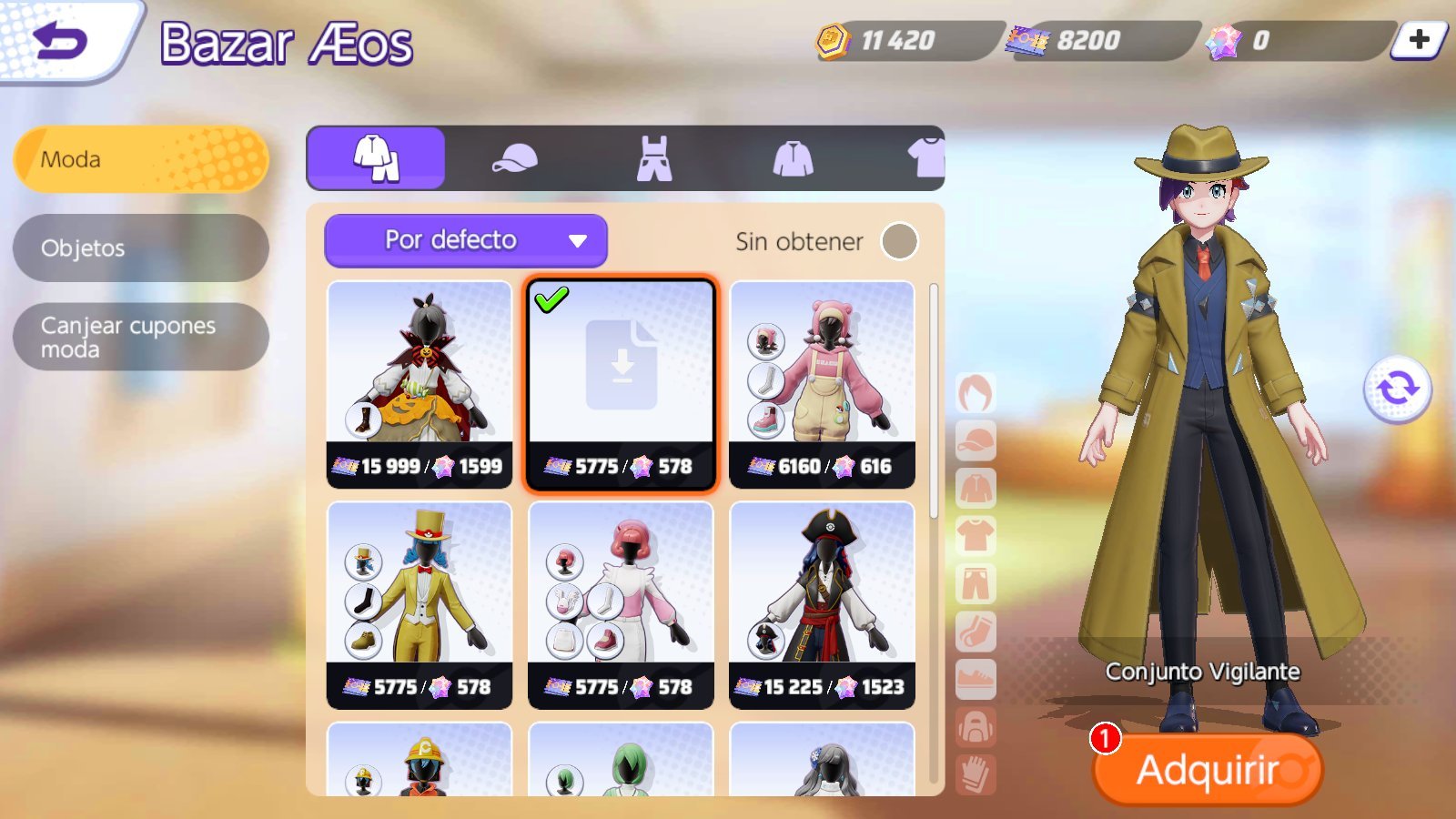Open the Moda shop category
1456x819 pixels.
click(x=141, y=159)
